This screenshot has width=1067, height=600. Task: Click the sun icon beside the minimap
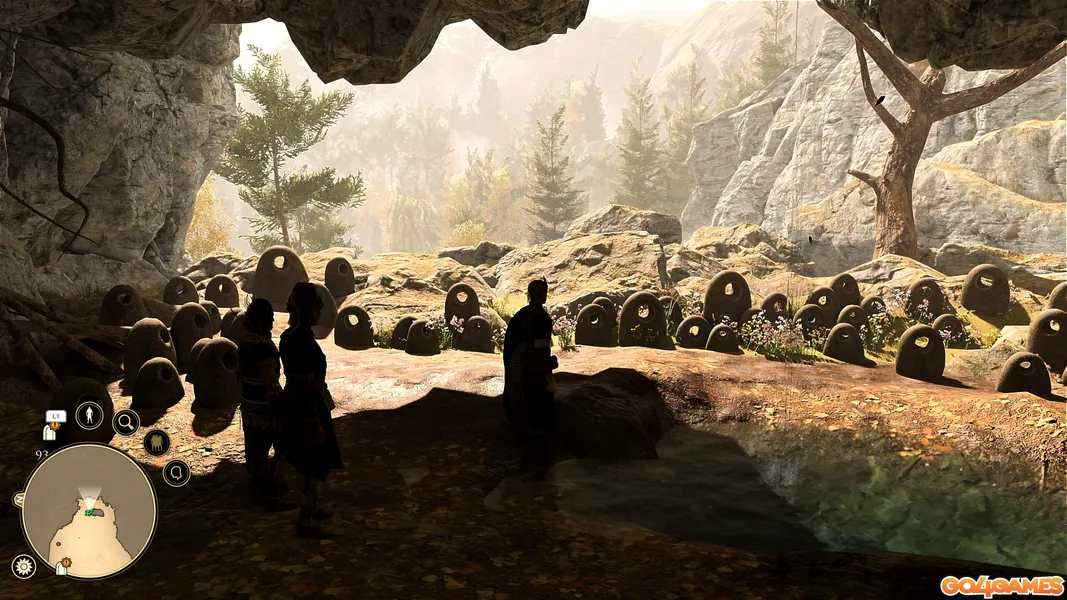tap(23, 566)
